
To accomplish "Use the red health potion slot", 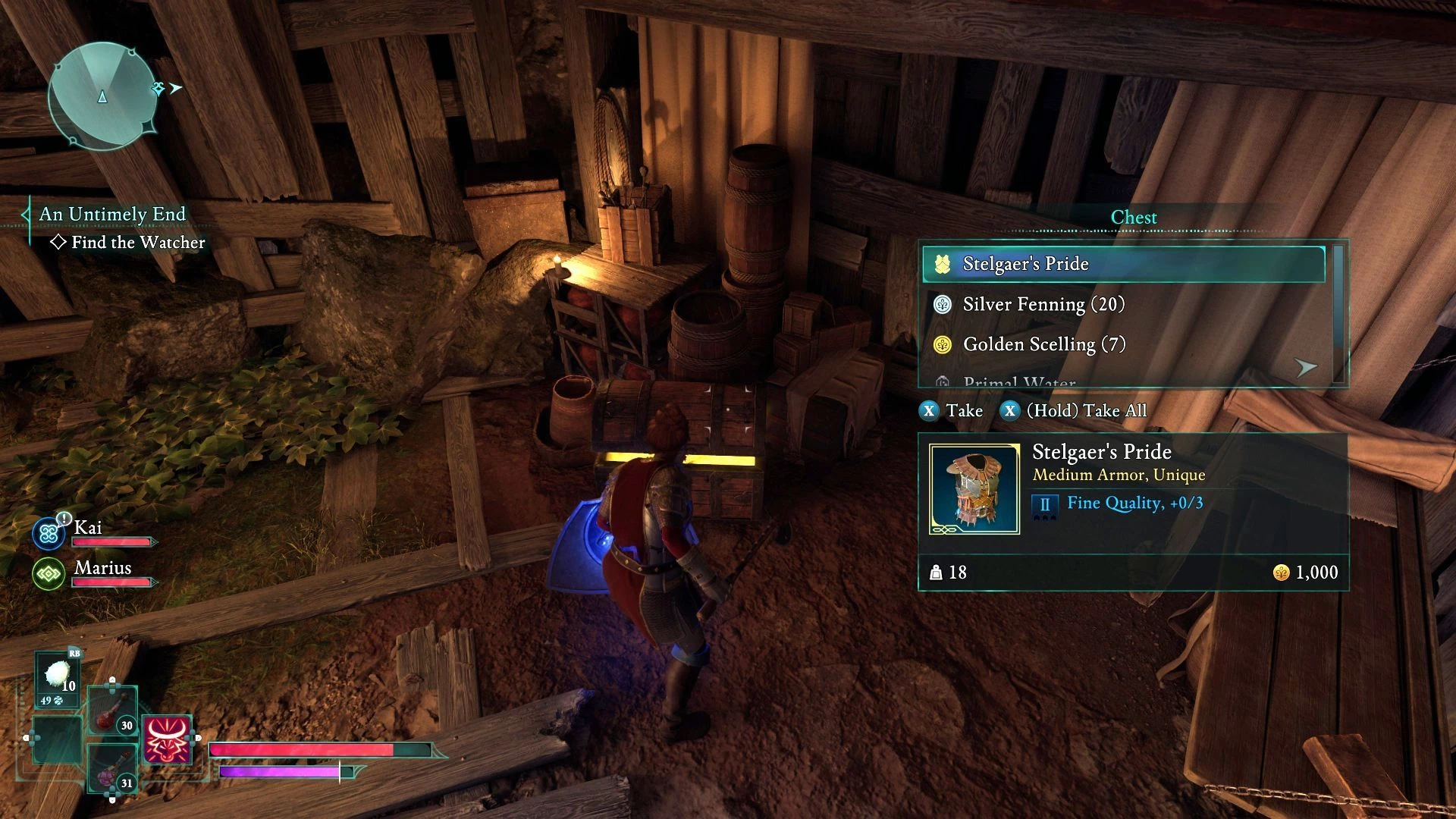I will tap(111, 713).
